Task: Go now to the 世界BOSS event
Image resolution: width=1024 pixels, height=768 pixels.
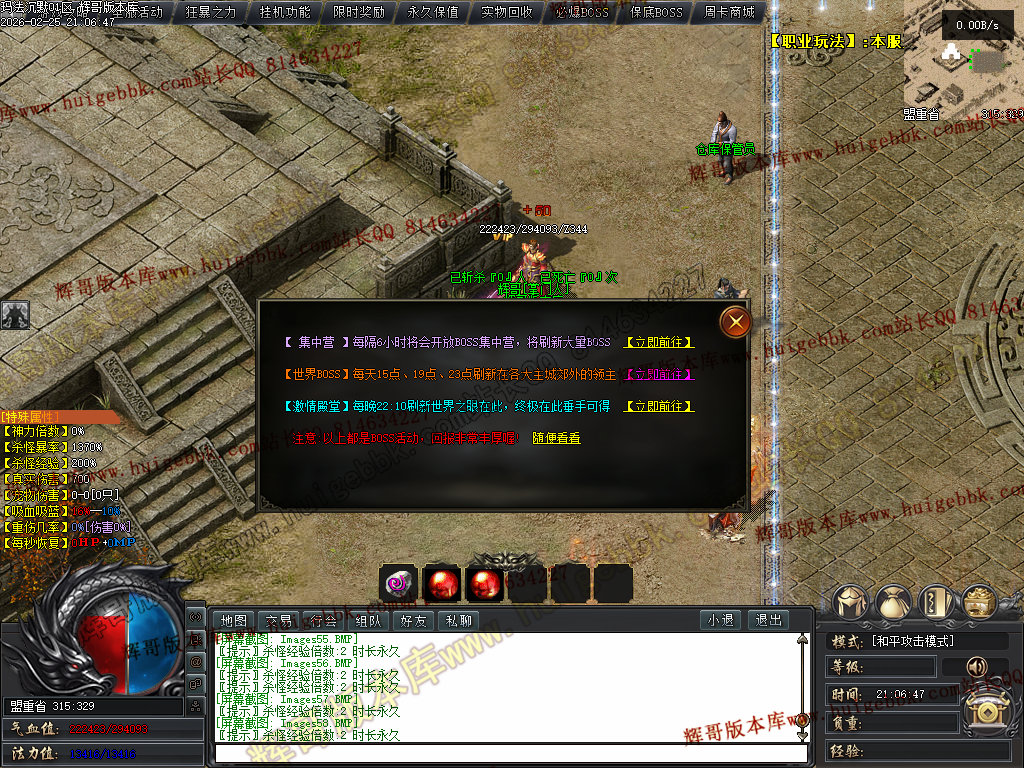Action: [658, 374]
